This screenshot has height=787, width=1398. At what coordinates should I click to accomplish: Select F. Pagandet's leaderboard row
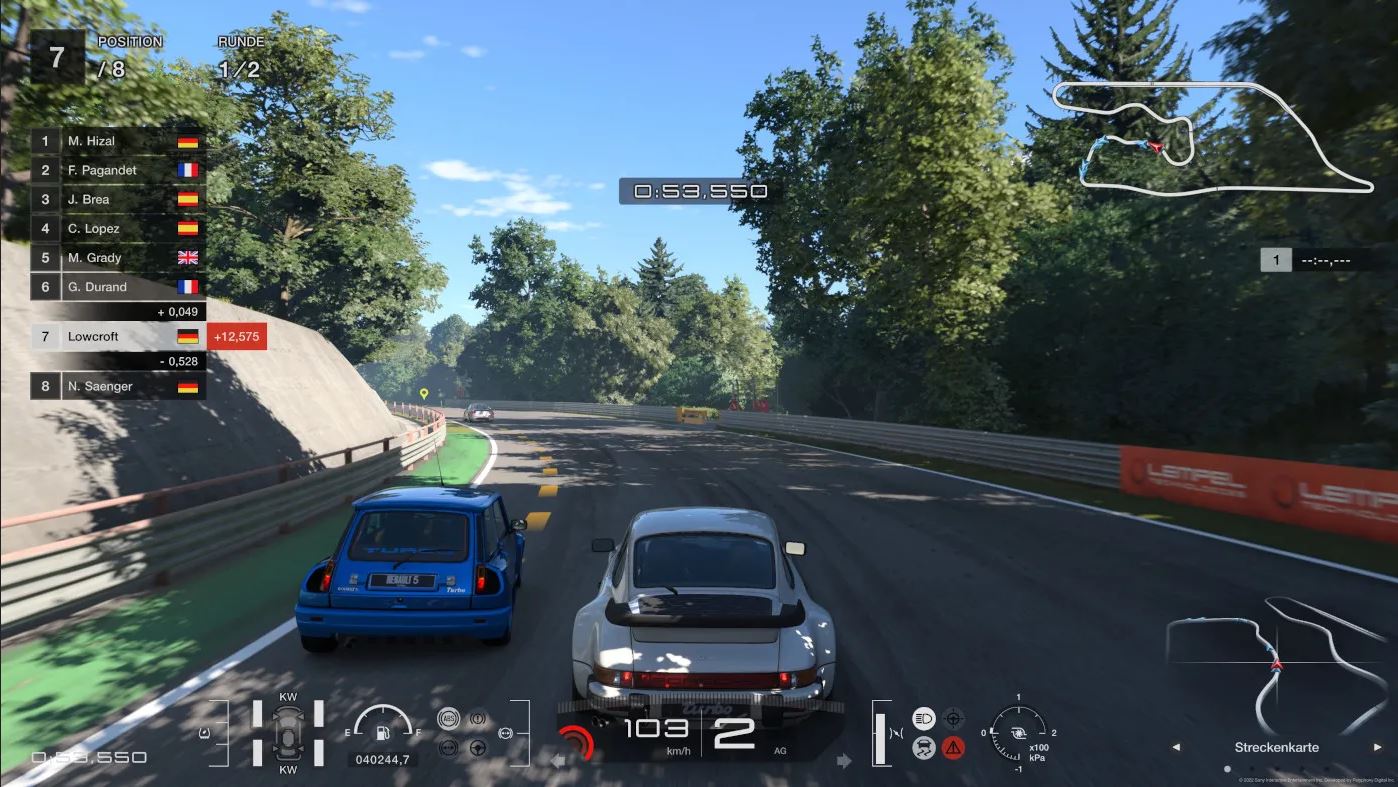[x=118, y=170]
